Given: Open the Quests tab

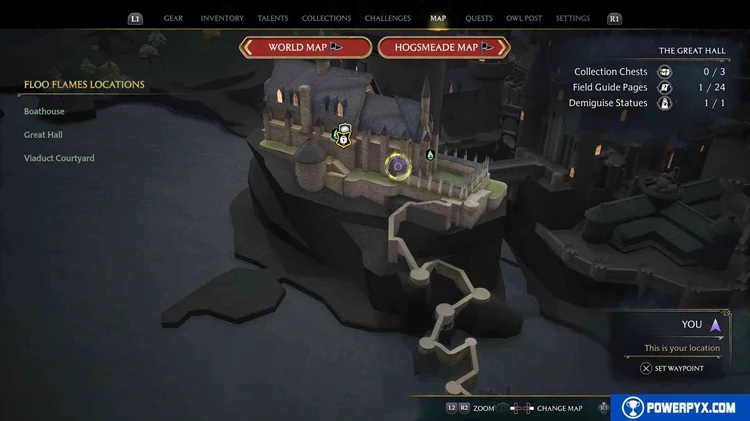Looking at the screenshot, I should tap(479, 18).
